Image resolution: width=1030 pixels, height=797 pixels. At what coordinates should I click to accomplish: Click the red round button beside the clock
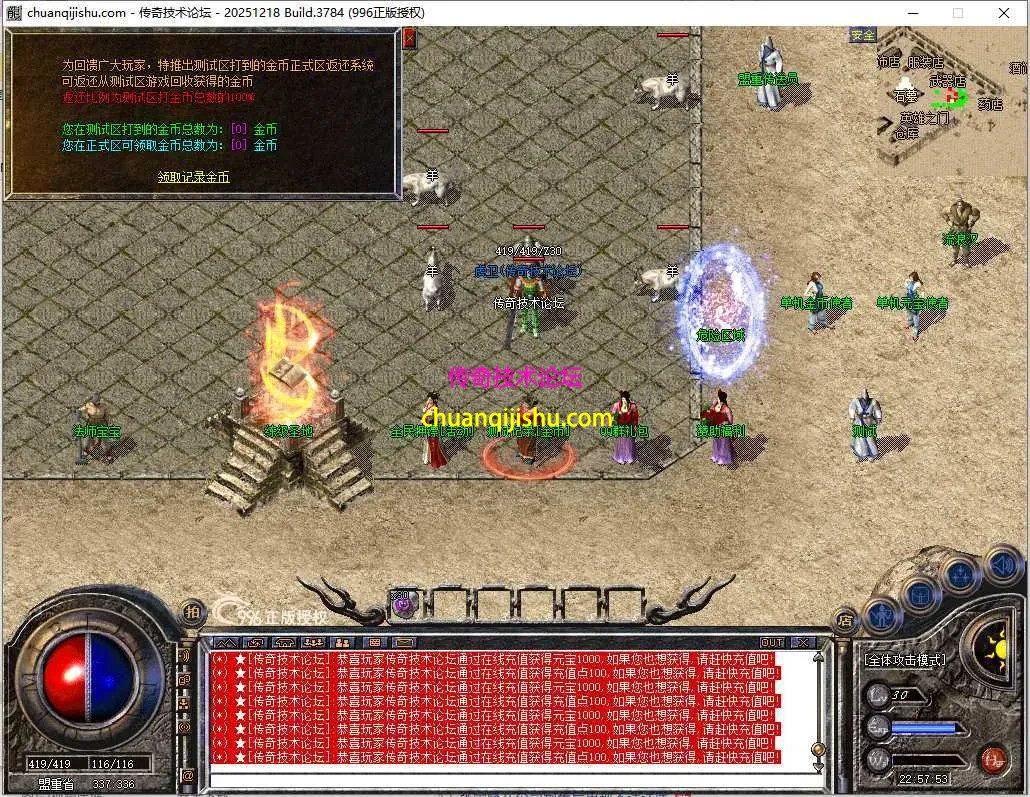[993, 758]
